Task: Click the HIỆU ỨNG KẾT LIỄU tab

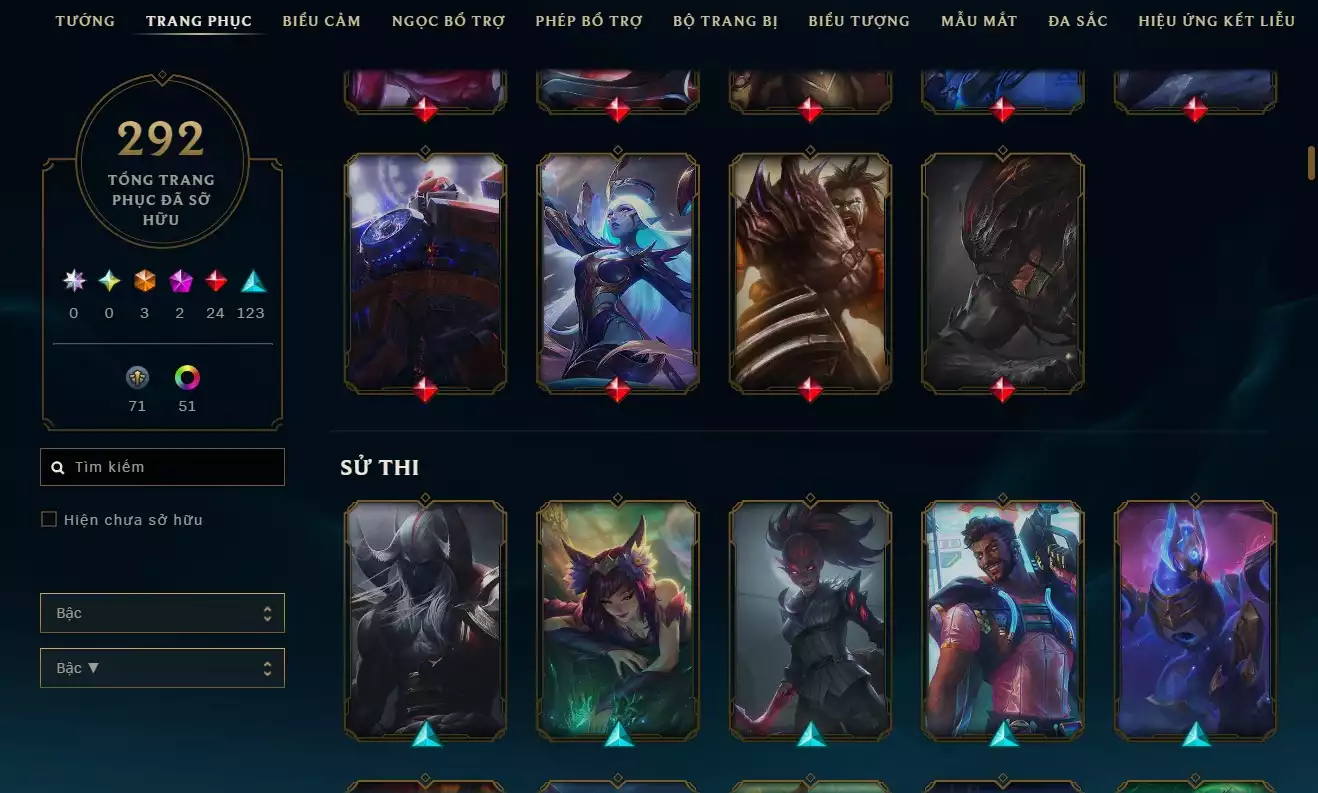Action: tap(1216, 20)
